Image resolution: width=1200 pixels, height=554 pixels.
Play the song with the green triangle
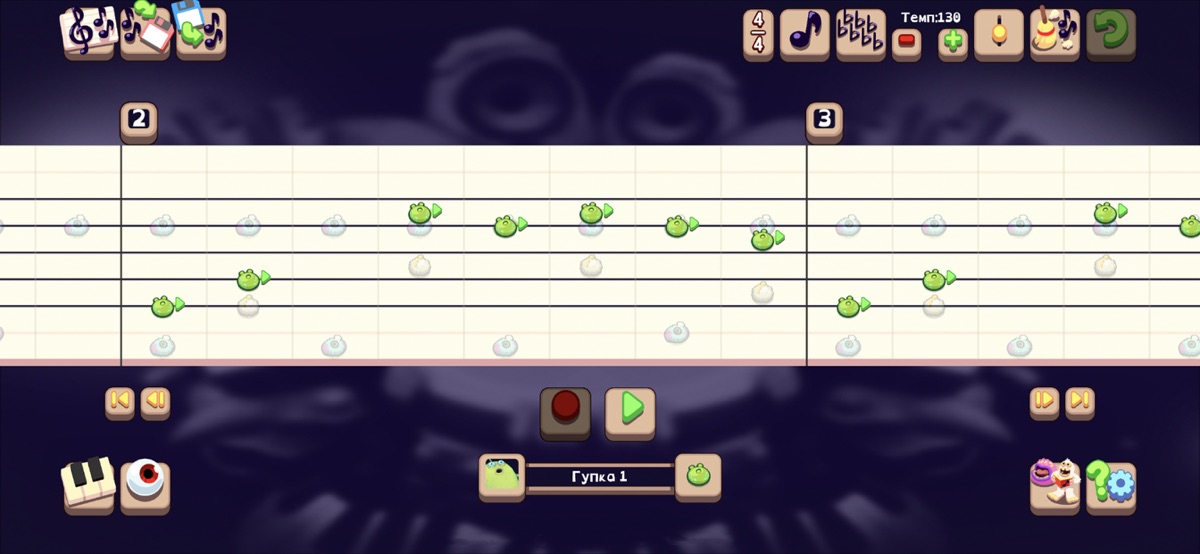(x=630, y=411)
